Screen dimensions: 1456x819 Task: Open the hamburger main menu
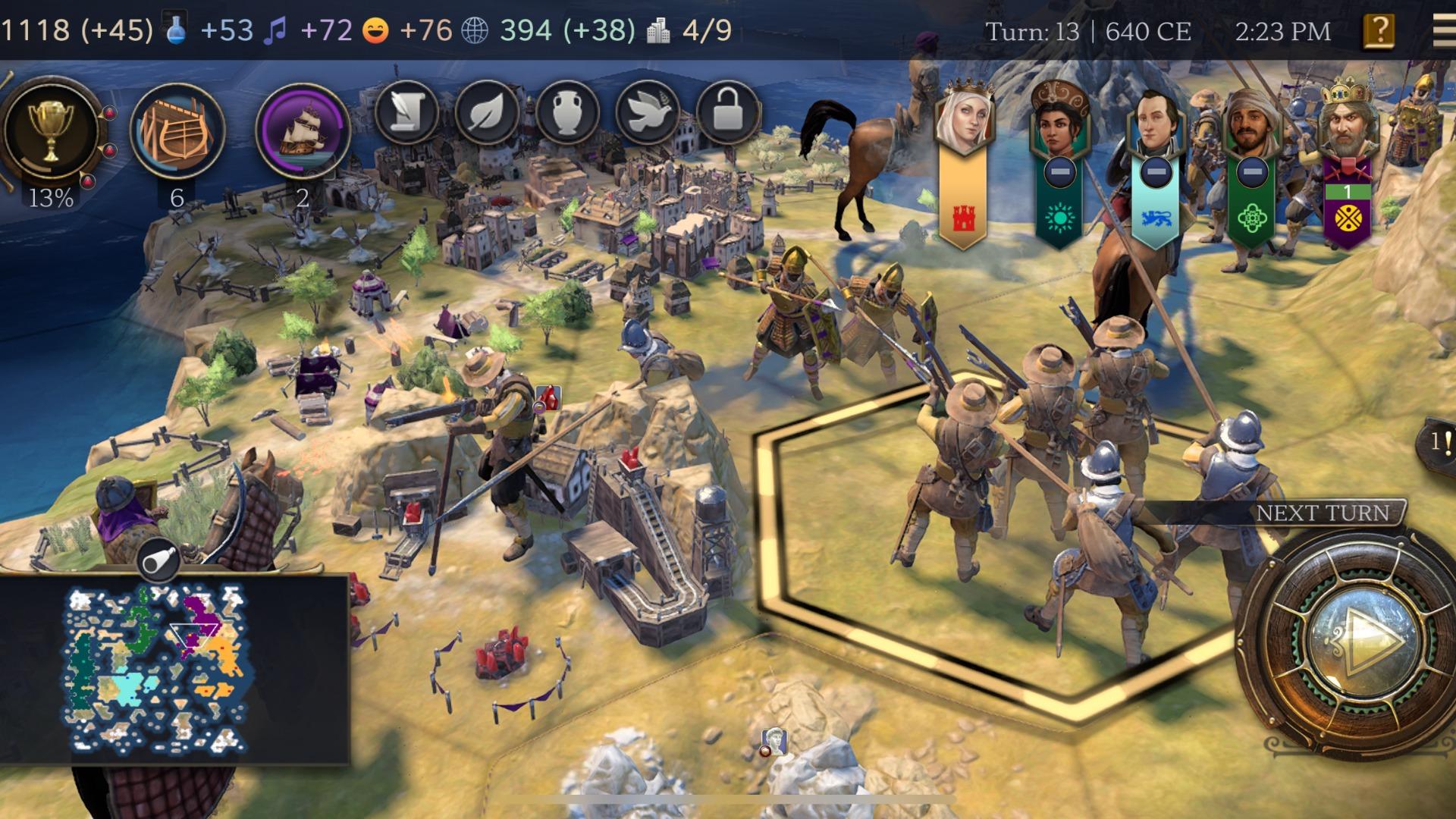[1443, 31]
